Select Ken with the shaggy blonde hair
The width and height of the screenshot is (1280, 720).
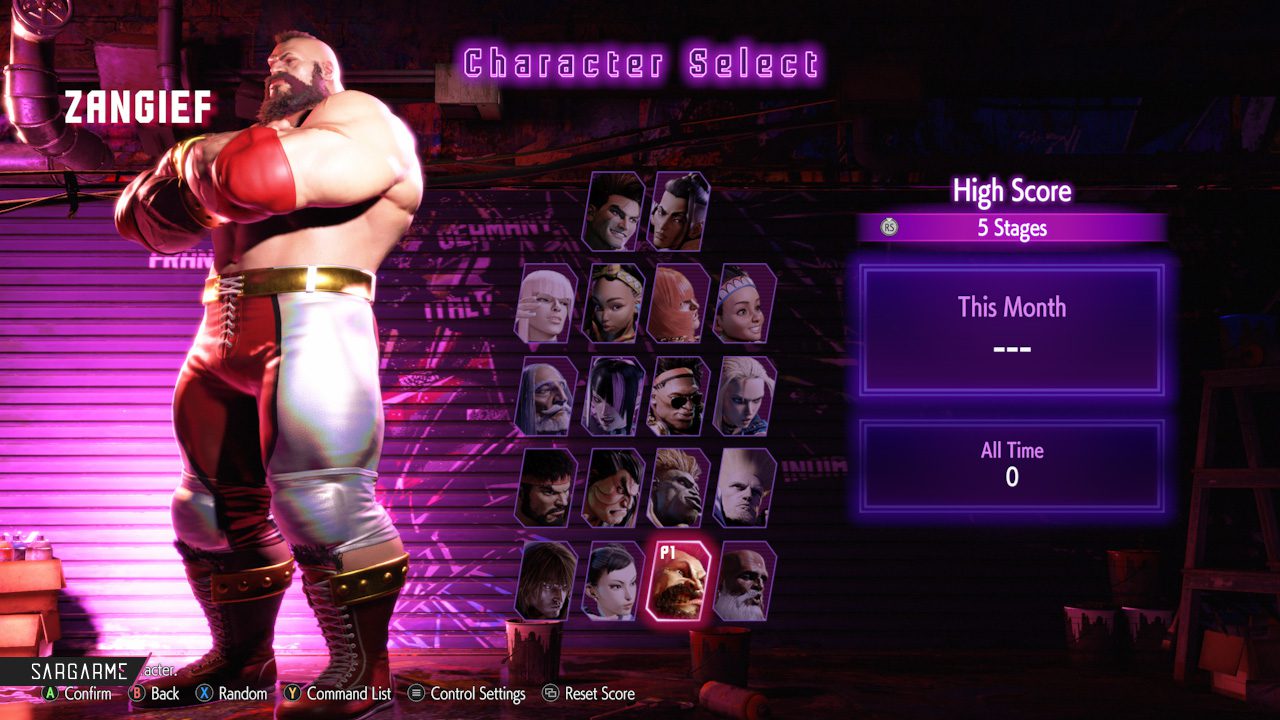[546, 580]
